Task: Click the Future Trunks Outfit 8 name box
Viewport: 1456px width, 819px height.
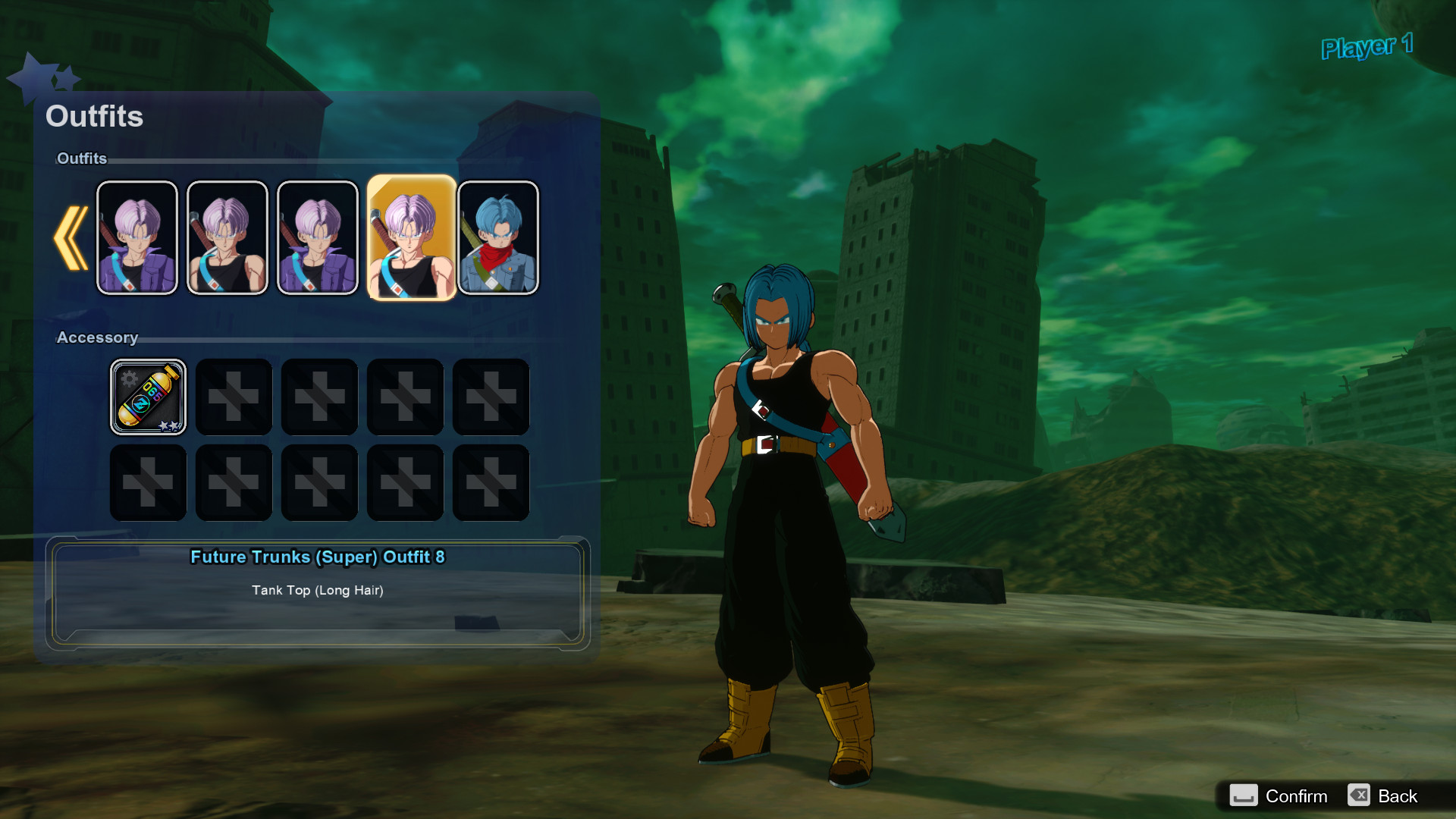Action: tap(318, 557)
